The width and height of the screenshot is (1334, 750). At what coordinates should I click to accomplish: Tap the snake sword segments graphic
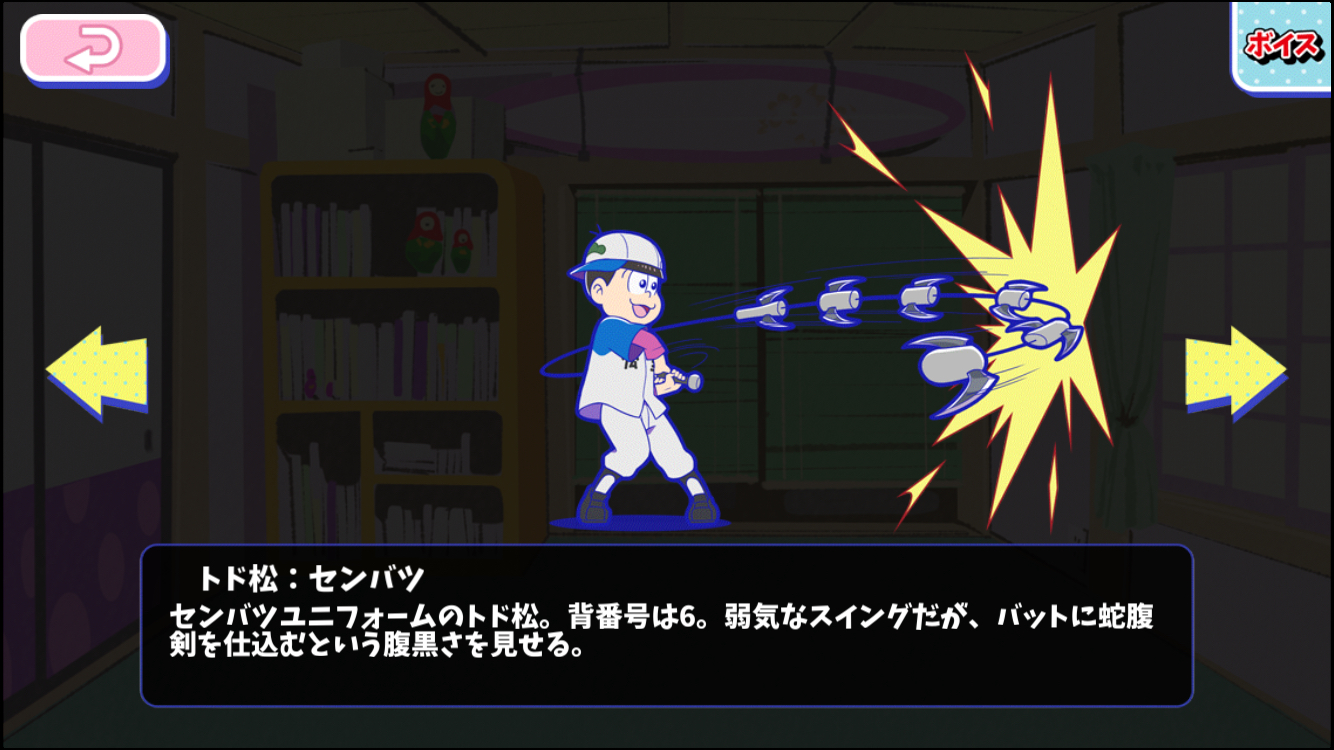(x=850, y=300)
